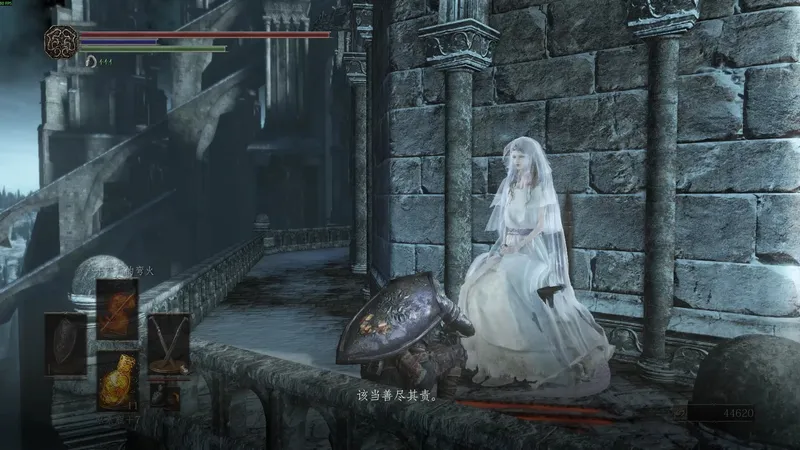Image resolution: width=800 pixels, height=450 pixels.
Task: Click the covenant emblem beside the health bar
Action: [x=61, y=42]
